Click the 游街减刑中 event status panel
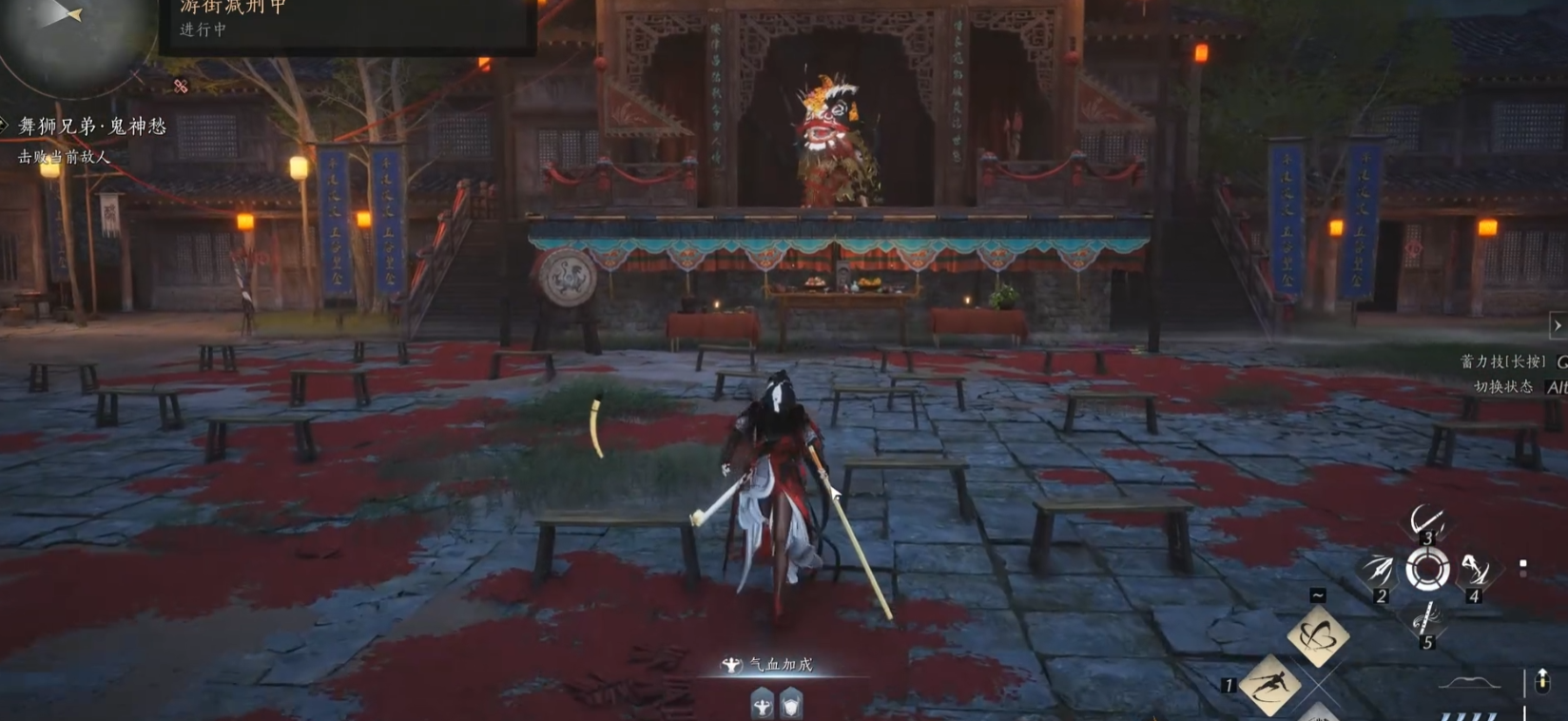This screenshot has width=1568, height=721. pos(347,19)
